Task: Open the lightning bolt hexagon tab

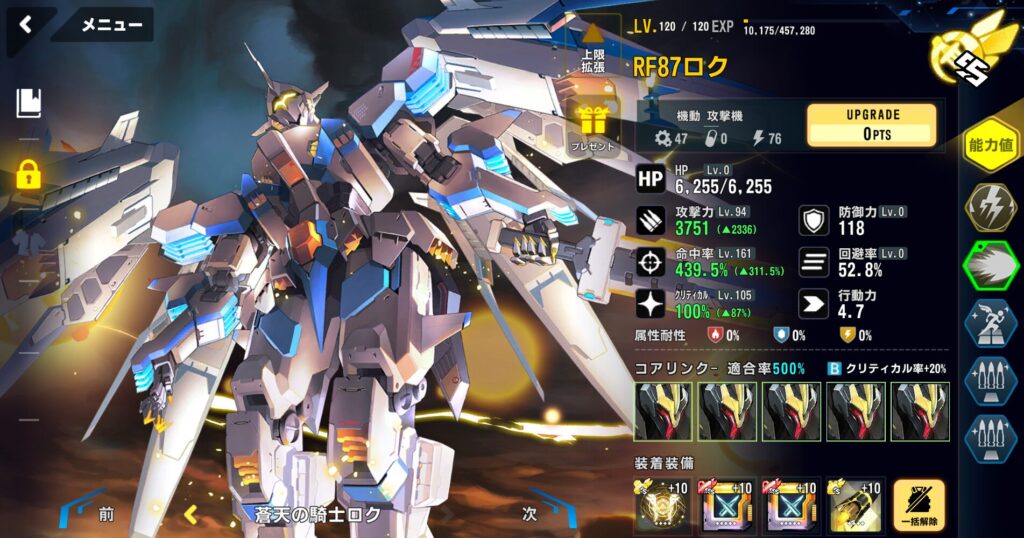Action: click(x=990, y=207)
